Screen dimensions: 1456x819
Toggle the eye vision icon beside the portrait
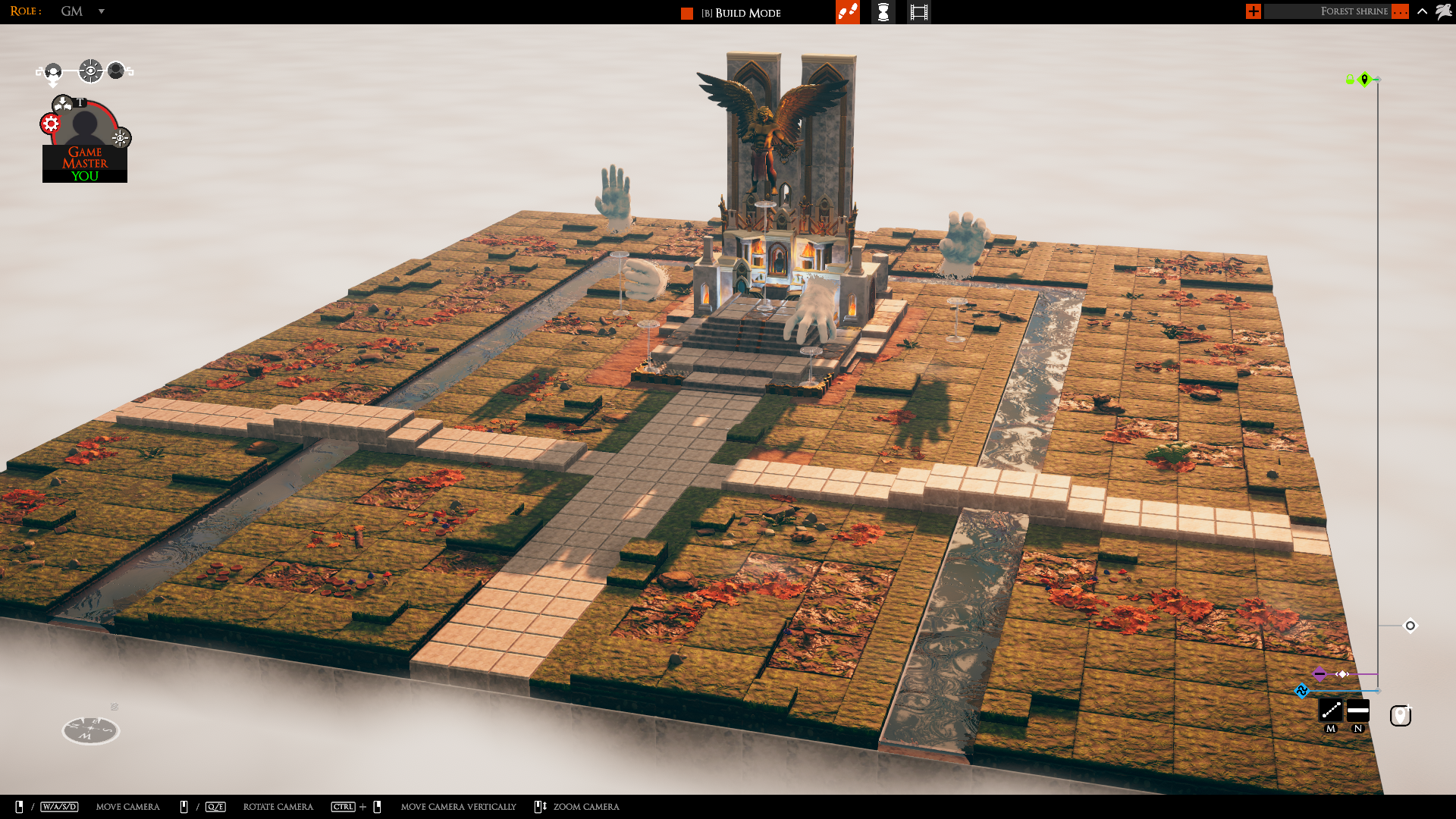pos(121,138)
